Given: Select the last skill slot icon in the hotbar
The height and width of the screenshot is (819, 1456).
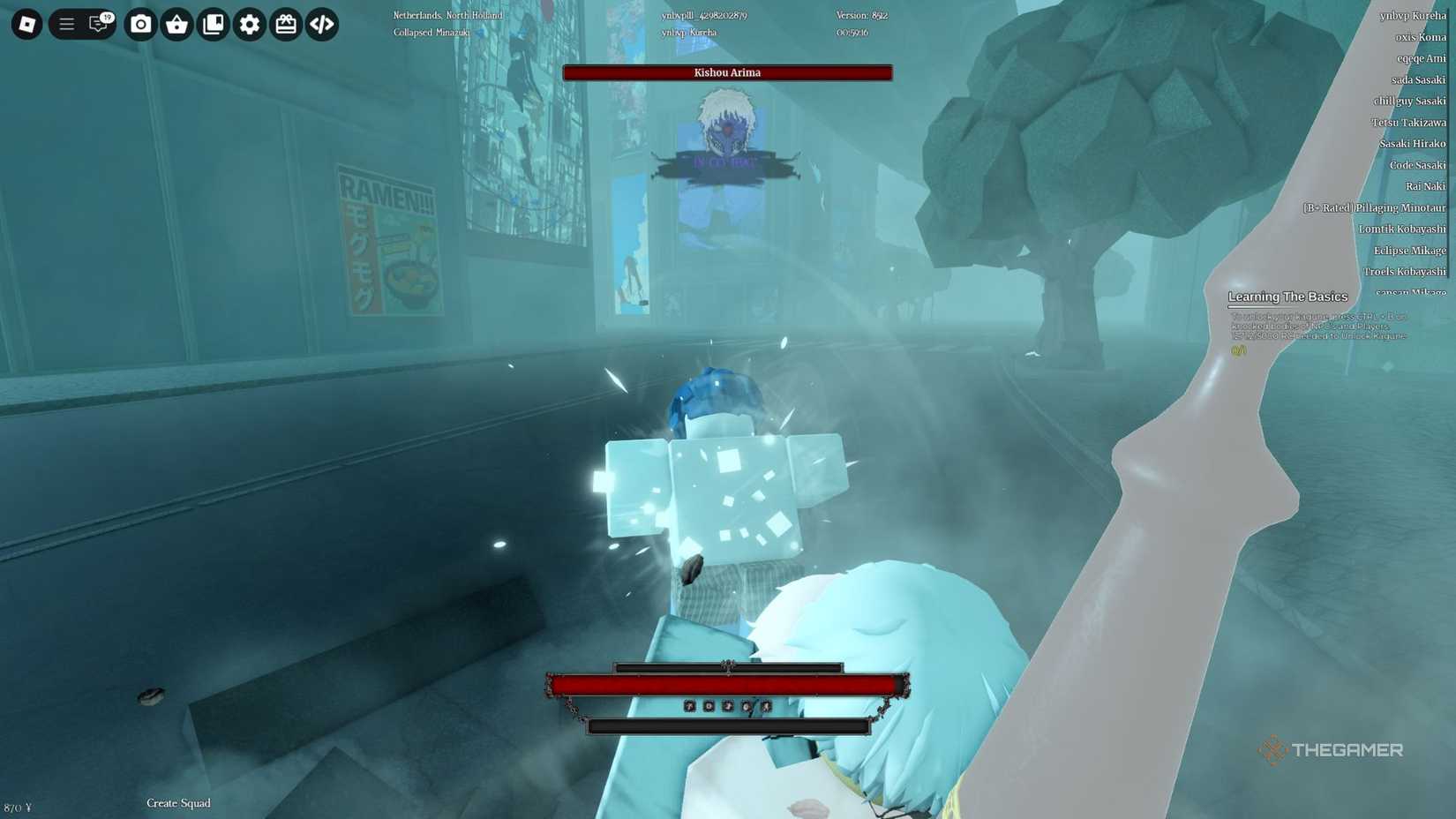Looking at the screenshot, I should click(766, 707).
